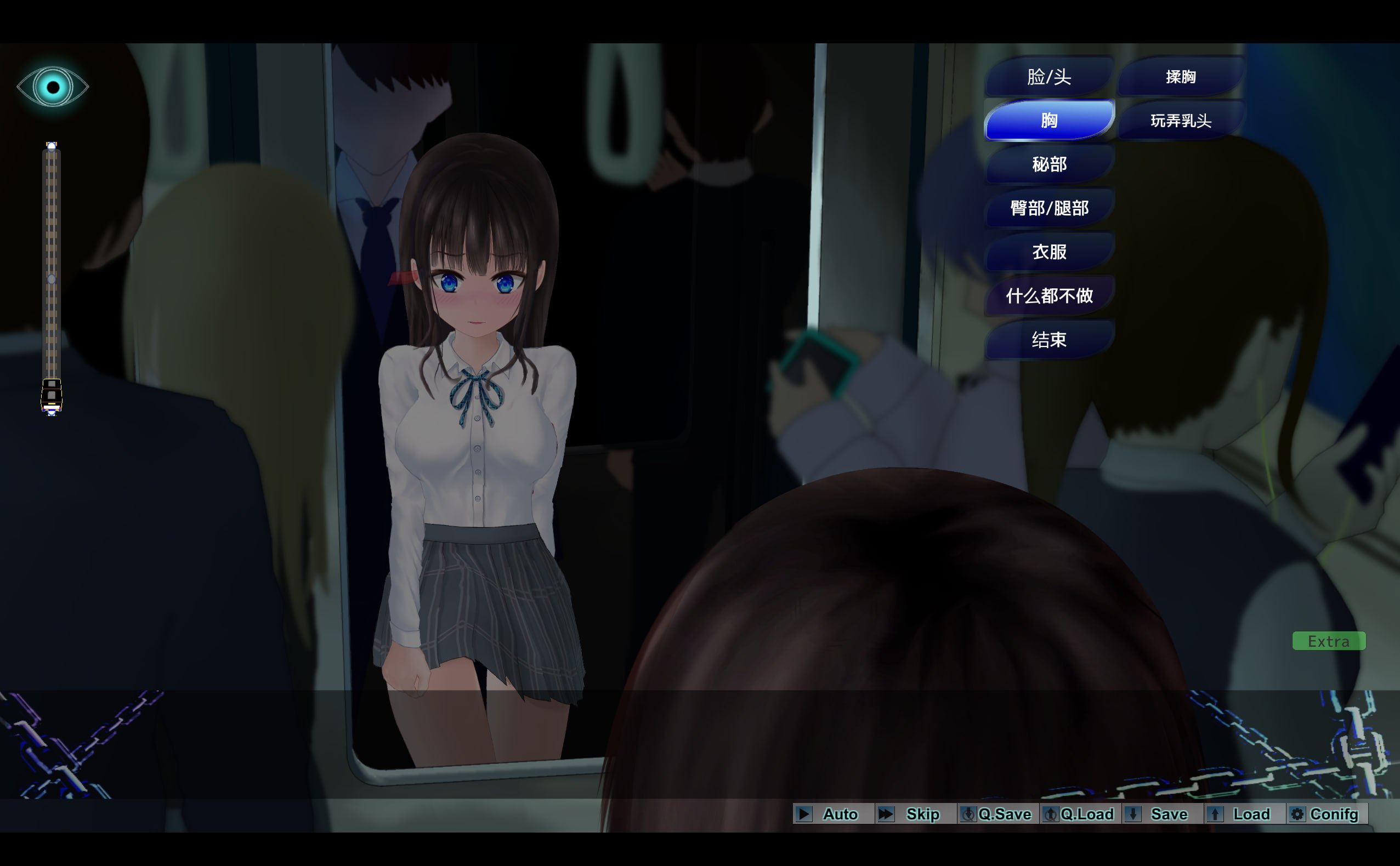Image resolution: width=1400 pixels, height=866 pixels.
Task: Select 结束 to end the scene
Action: click(1048, 340)
